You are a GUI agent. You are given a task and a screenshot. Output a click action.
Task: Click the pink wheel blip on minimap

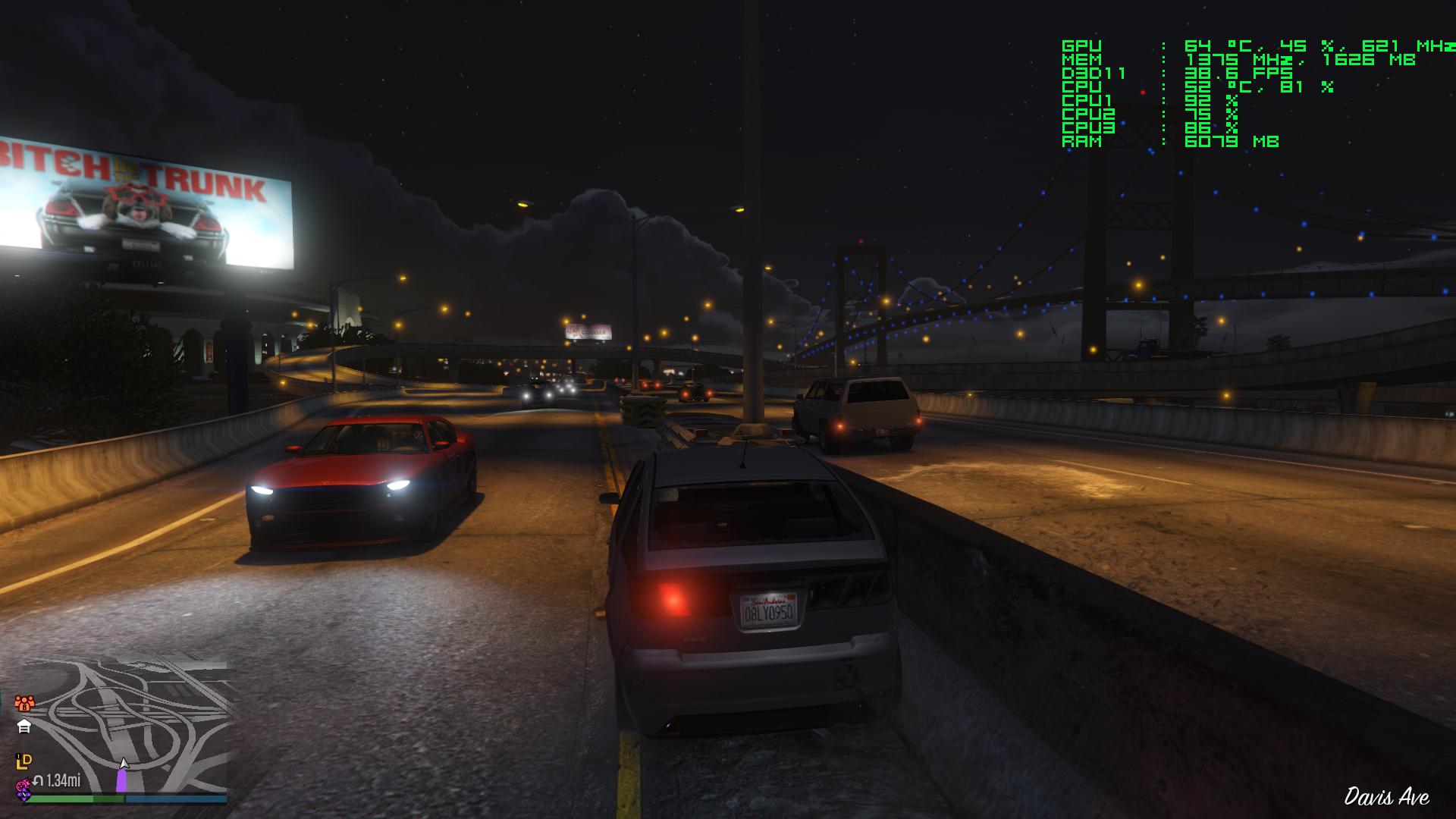[x=24, y=786]
